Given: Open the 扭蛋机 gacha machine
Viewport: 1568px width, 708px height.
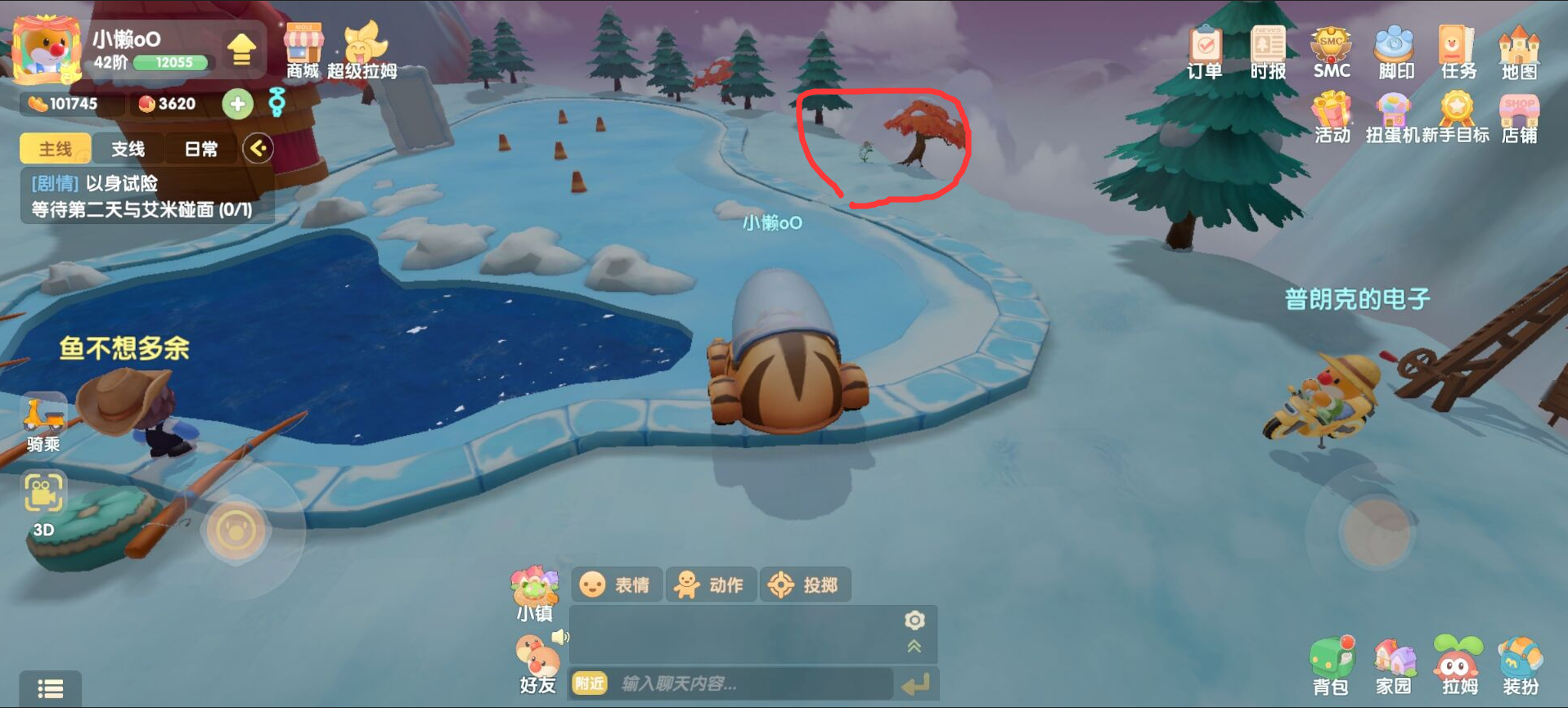Looking at the screenshot, I should 1392,118.
